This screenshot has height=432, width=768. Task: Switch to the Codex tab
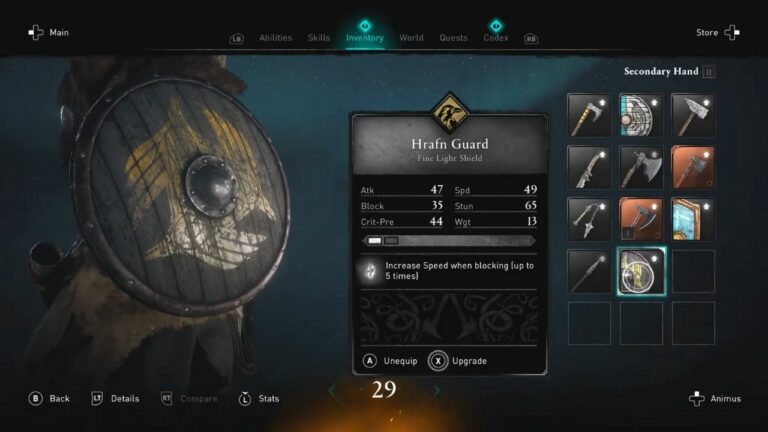coord(496,38)
